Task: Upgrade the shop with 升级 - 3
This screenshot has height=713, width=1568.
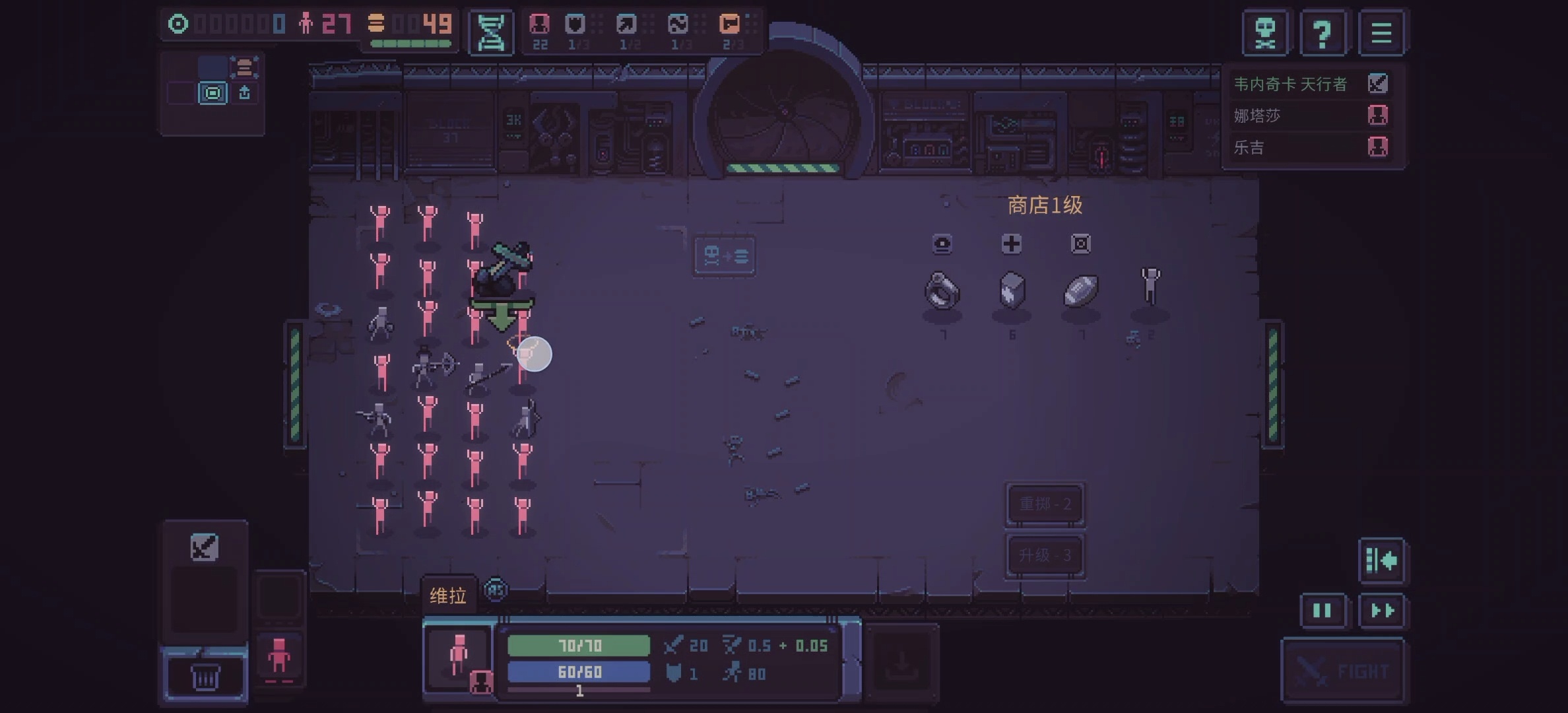Action: 1045,555
